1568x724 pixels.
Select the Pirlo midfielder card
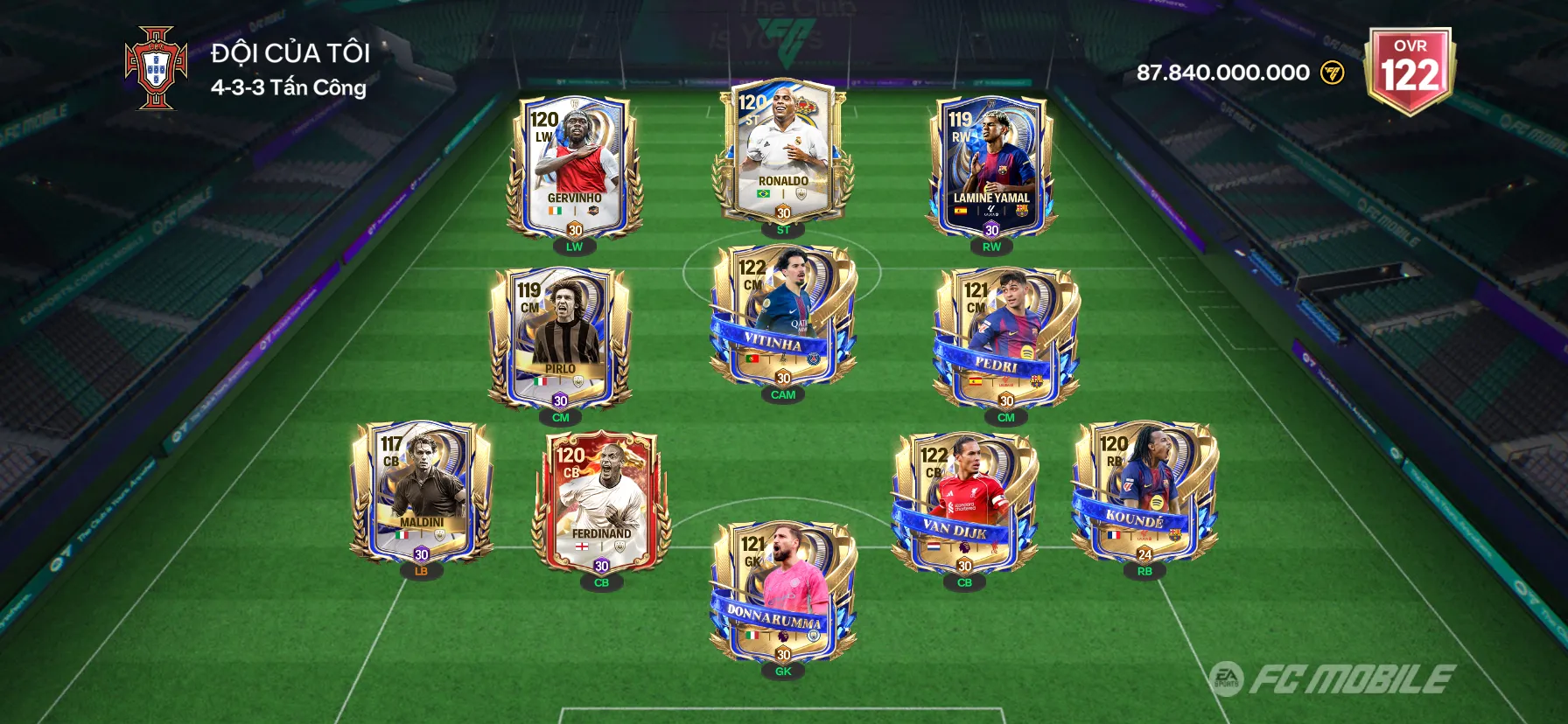[560, 338]
